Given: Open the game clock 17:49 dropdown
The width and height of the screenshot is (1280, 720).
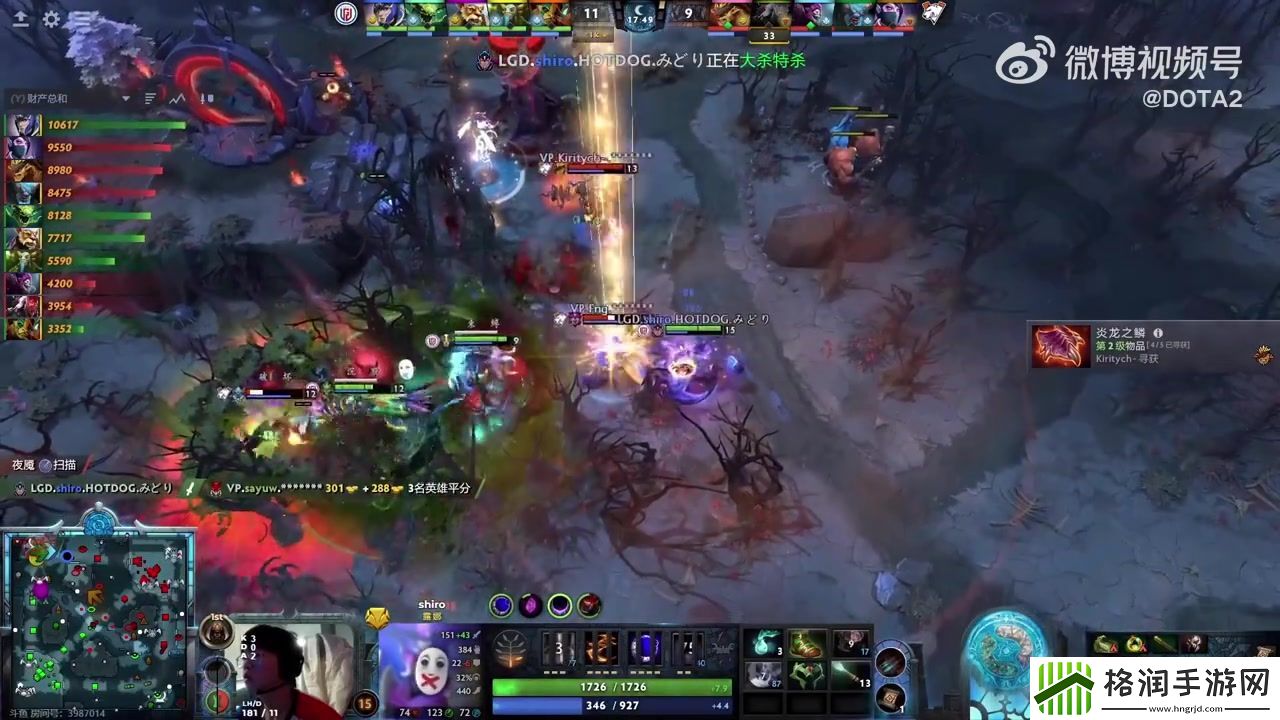Looking at the screenshot, I should point(640,22).
